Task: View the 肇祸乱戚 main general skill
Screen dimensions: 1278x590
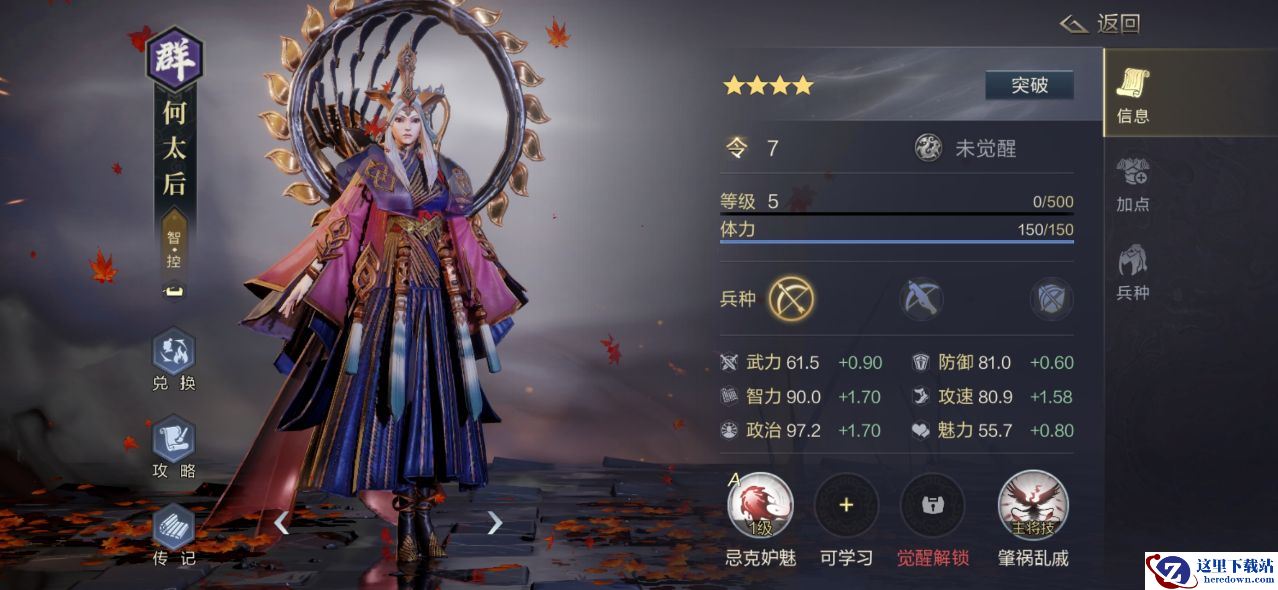Action: point(1033,506)
